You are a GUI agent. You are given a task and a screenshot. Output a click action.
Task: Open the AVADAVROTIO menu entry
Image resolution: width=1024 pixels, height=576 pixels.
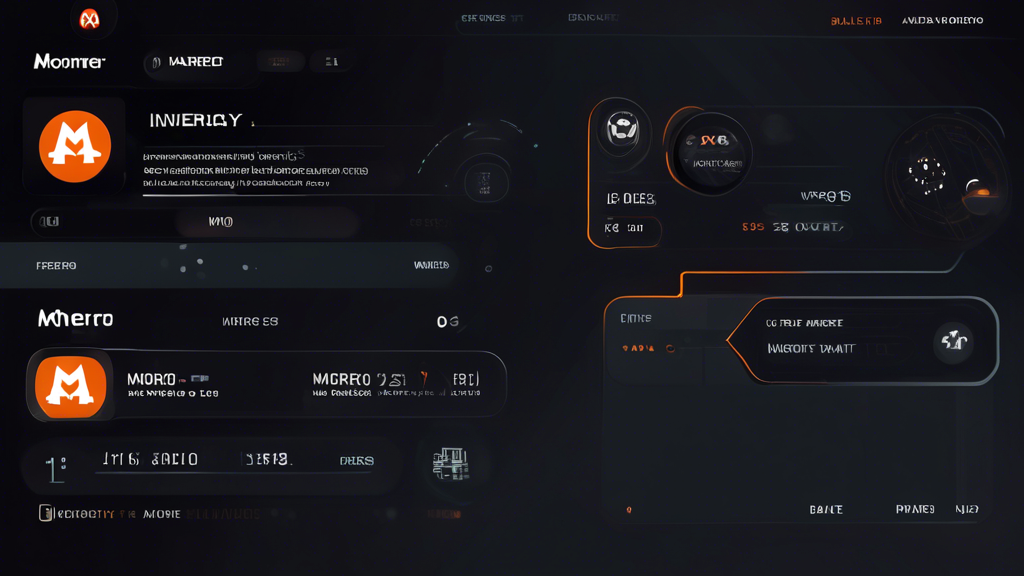coord(942,21)
